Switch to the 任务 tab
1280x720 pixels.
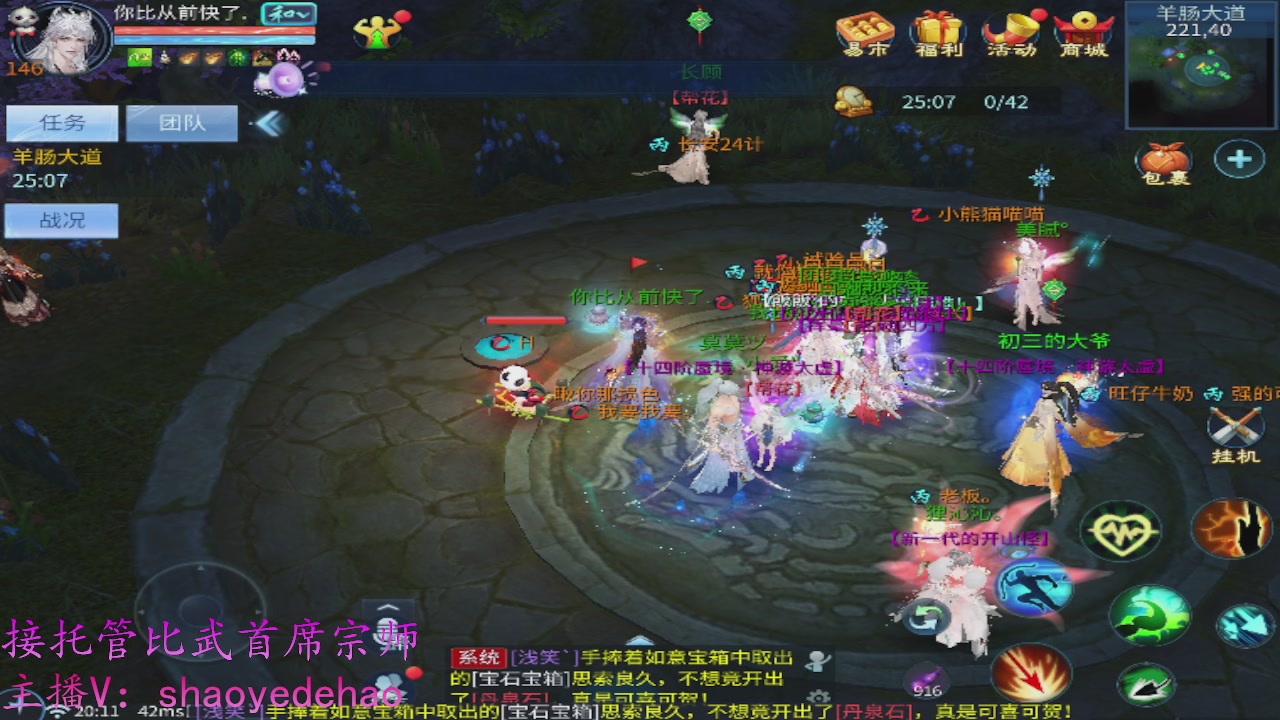tap(63, 122)
